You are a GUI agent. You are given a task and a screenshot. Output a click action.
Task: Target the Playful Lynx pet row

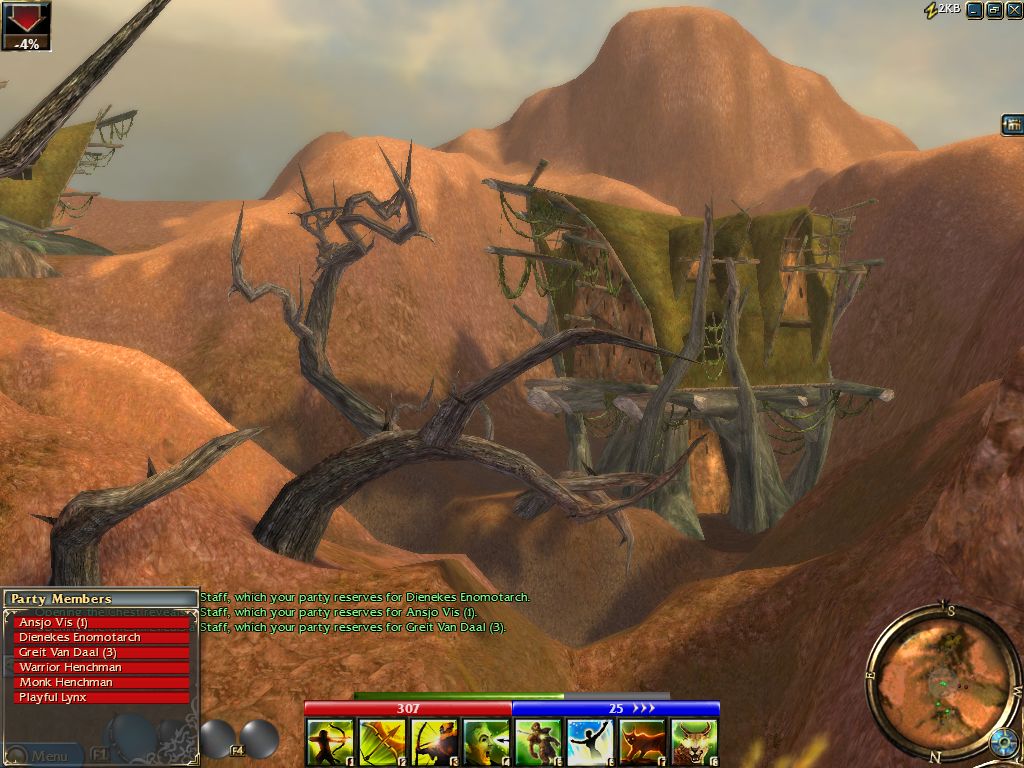point(102,697)
